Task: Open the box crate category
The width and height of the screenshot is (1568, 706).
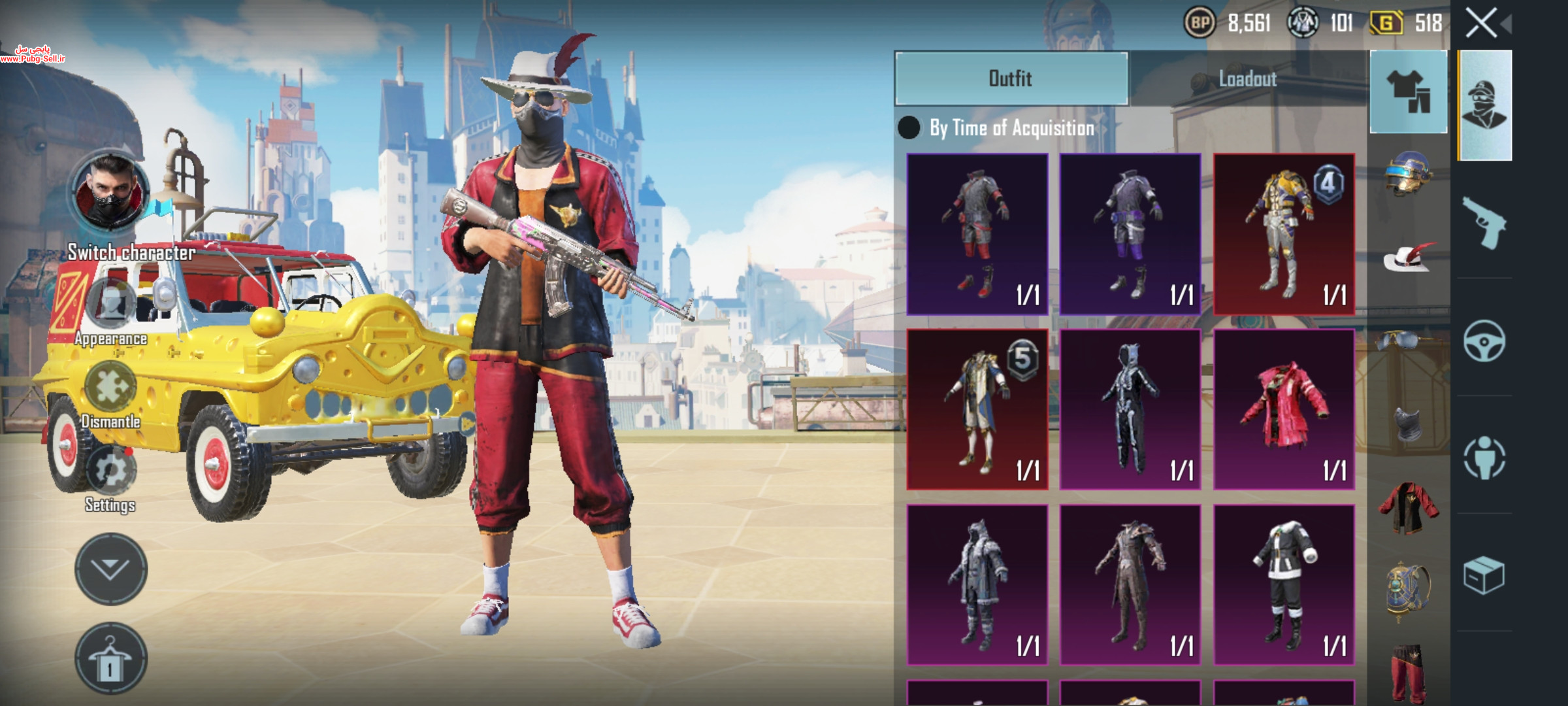Action: (1484, 575)
